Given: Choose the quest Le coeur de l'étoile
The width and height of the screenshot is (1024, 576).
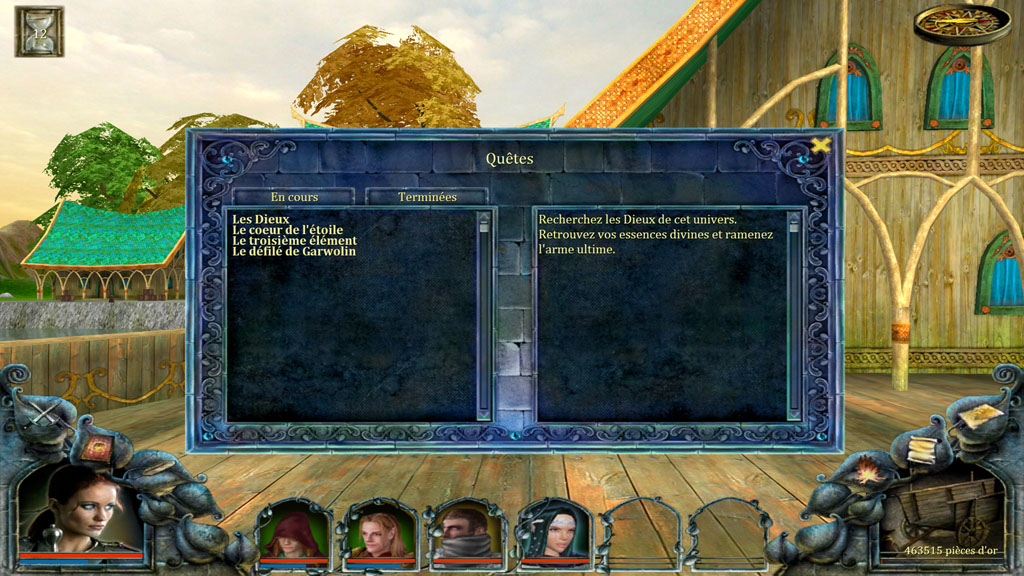Looking at the screenshot, I should click(x=287, y=230).
